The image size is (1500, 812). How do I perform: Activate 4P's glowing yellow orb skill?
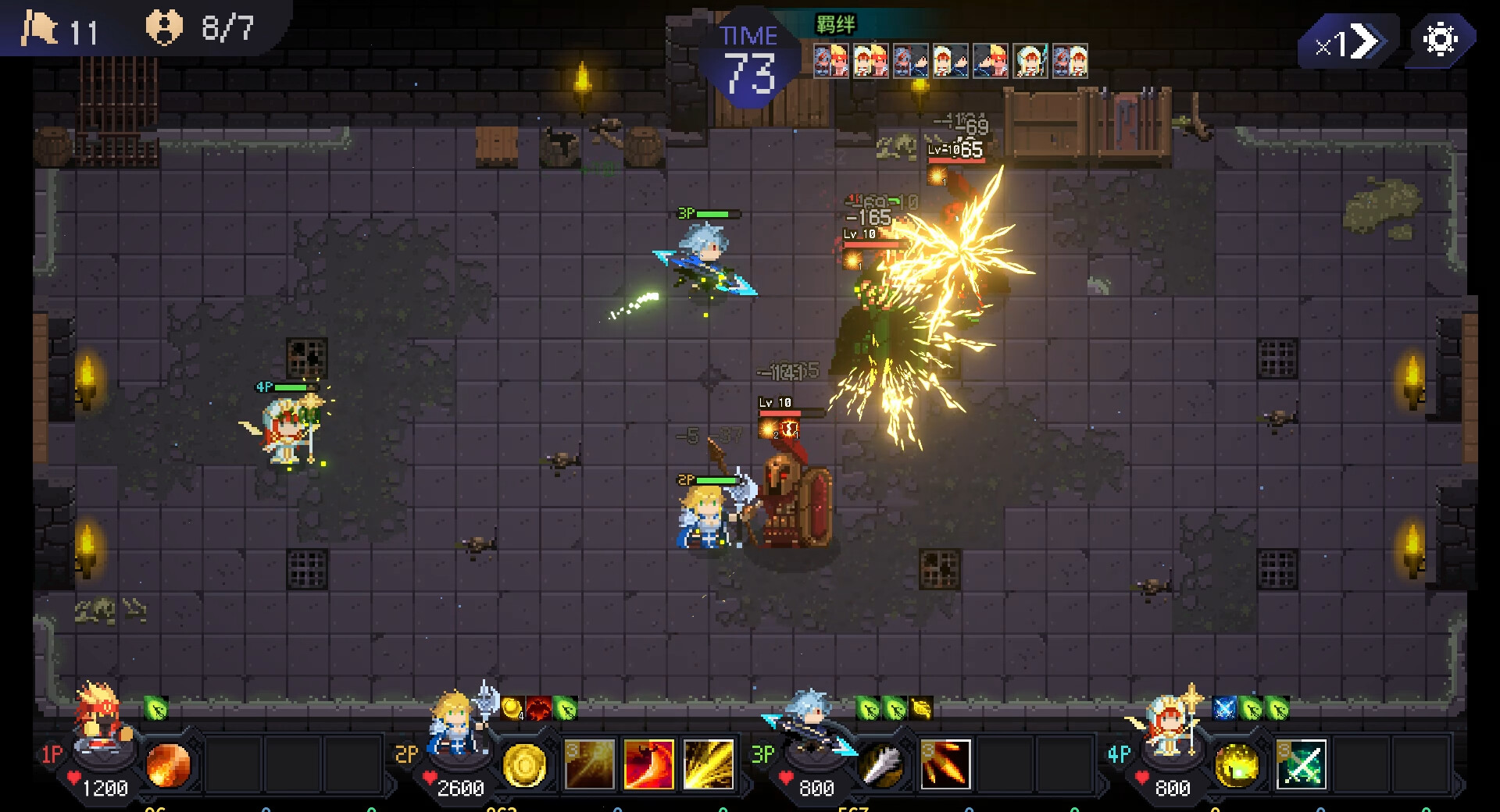click(1237, 764)
